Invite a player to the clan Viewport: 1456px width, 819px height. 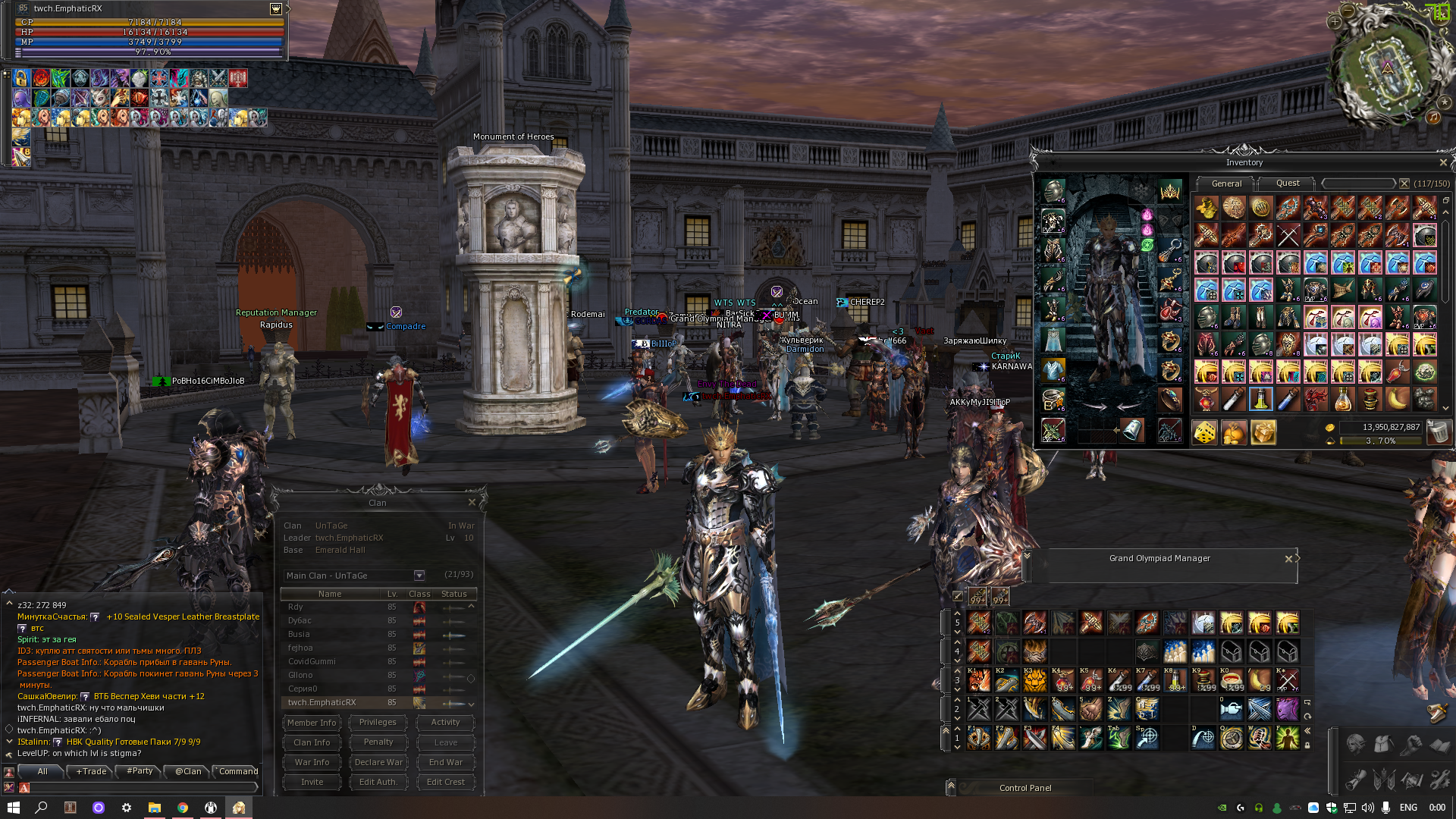pyautogui.click(x=312, y=782)
